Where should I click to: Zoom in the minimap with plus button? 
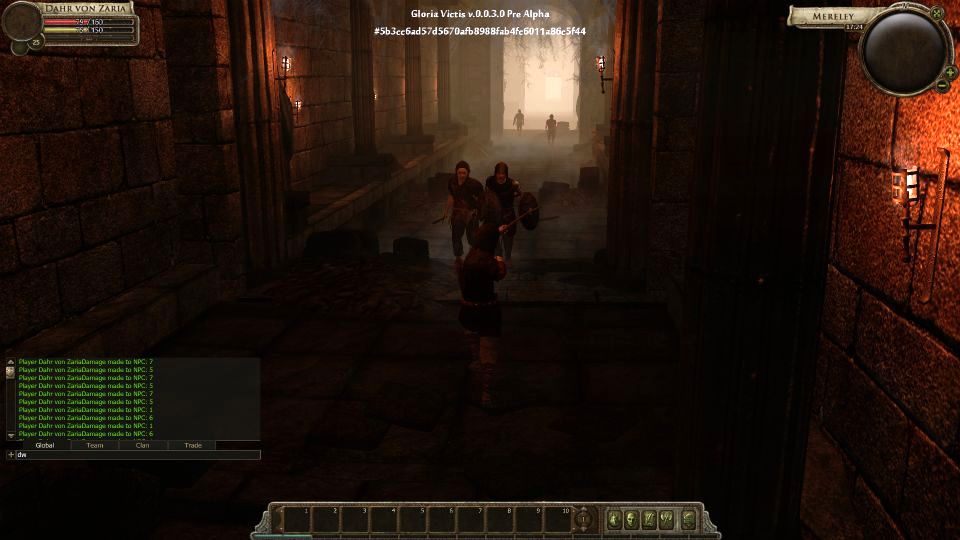pyautogui.click(x=950, y=72)
